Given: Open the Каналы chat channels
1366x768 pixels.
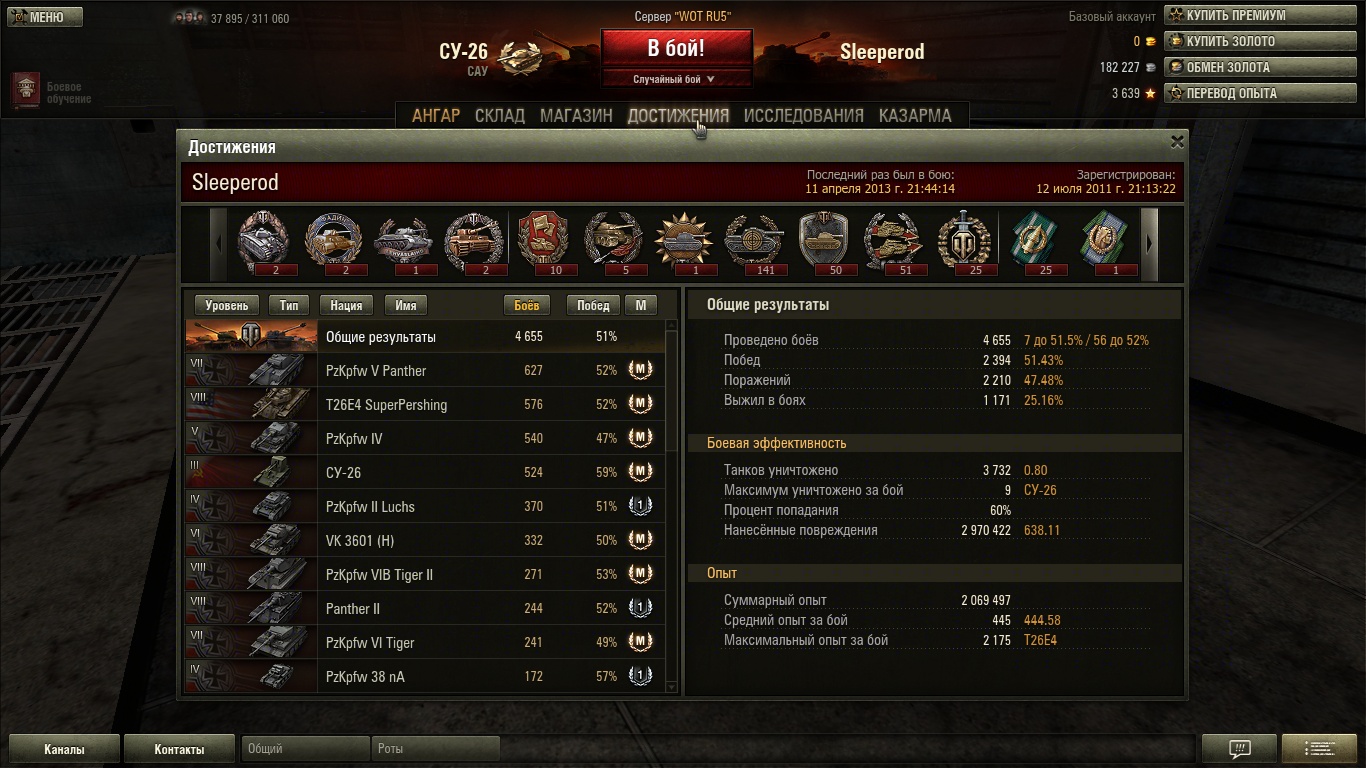Looking at the screenshot, I should 64,749.
